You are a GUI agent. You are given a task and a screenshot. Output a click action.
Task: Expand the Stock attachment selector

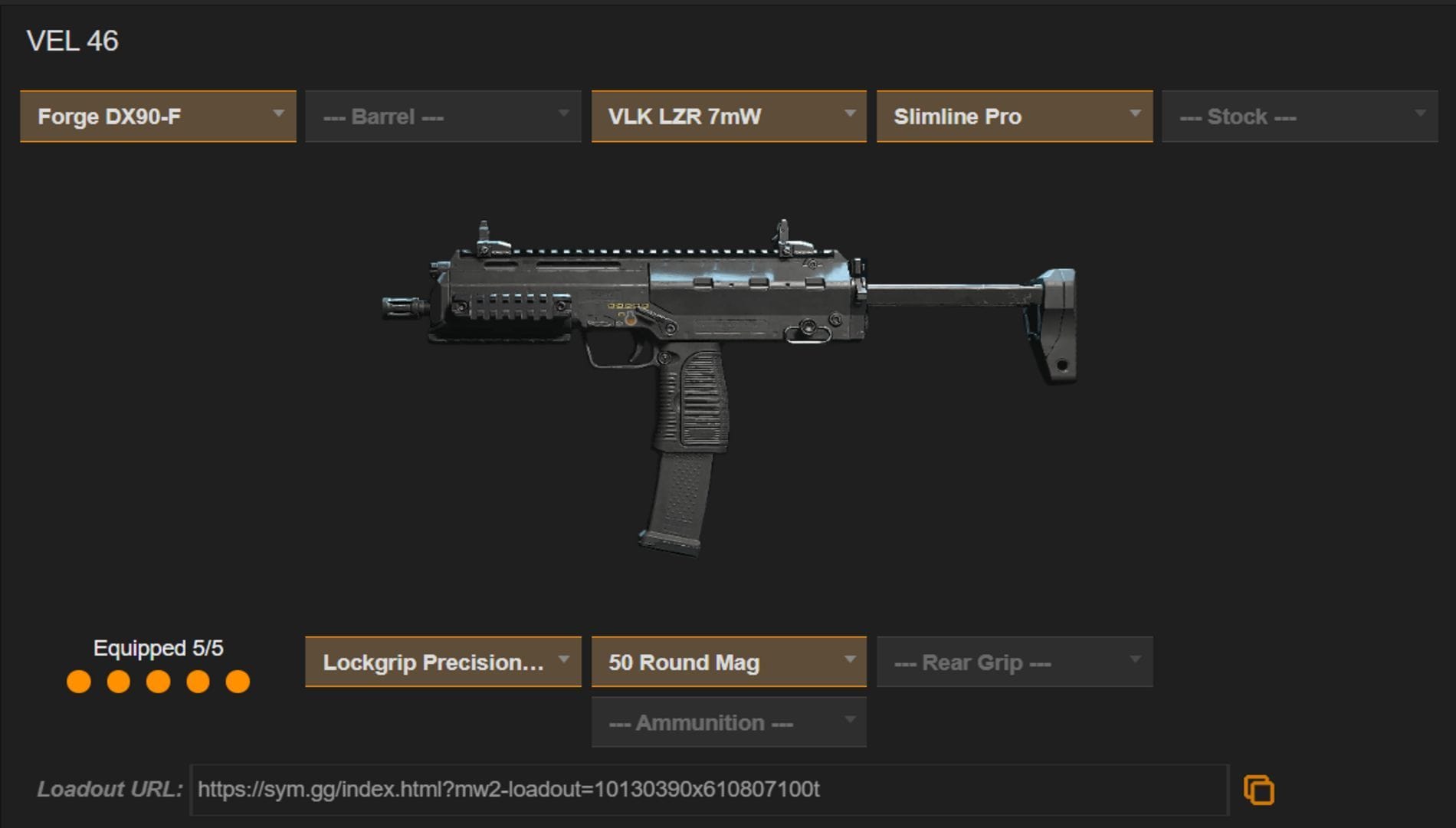coord(1299,116)
